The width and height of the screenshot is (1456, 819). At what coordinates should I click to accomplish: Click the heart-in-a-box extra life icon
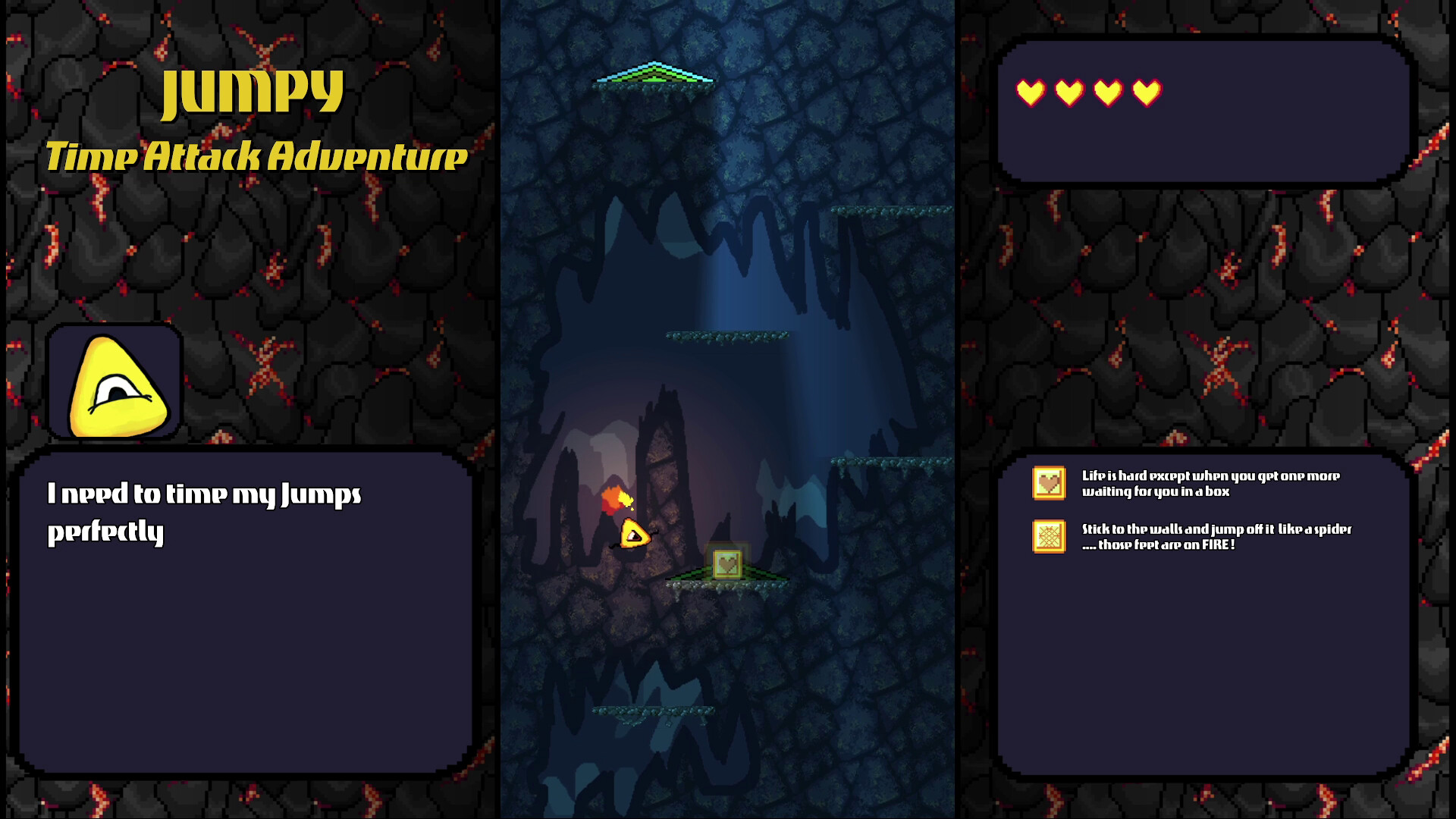[x=1048, y=482]
